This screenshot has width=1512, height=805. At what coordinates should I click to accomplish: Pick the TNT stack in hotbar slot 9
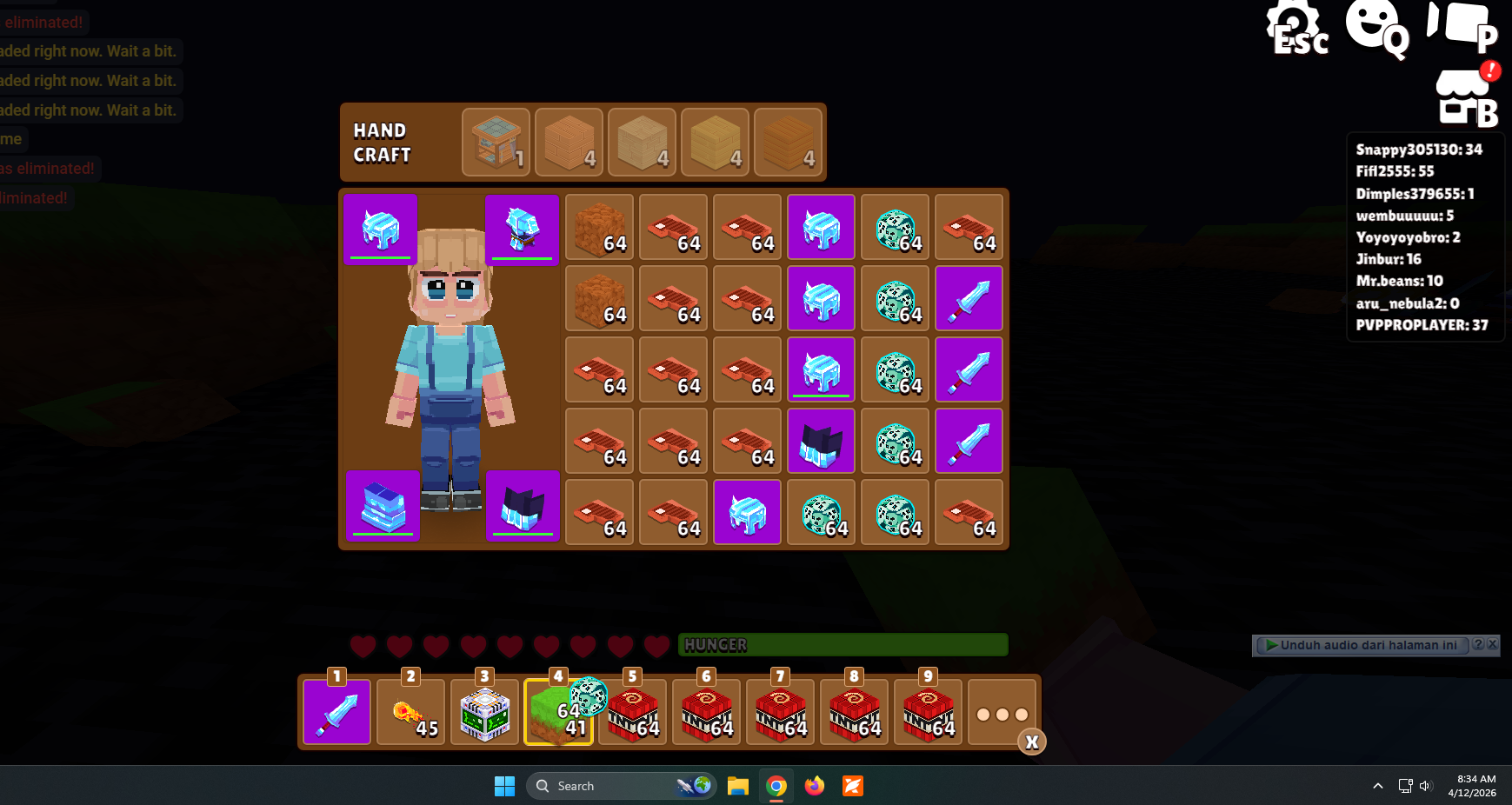coord(928,713)
